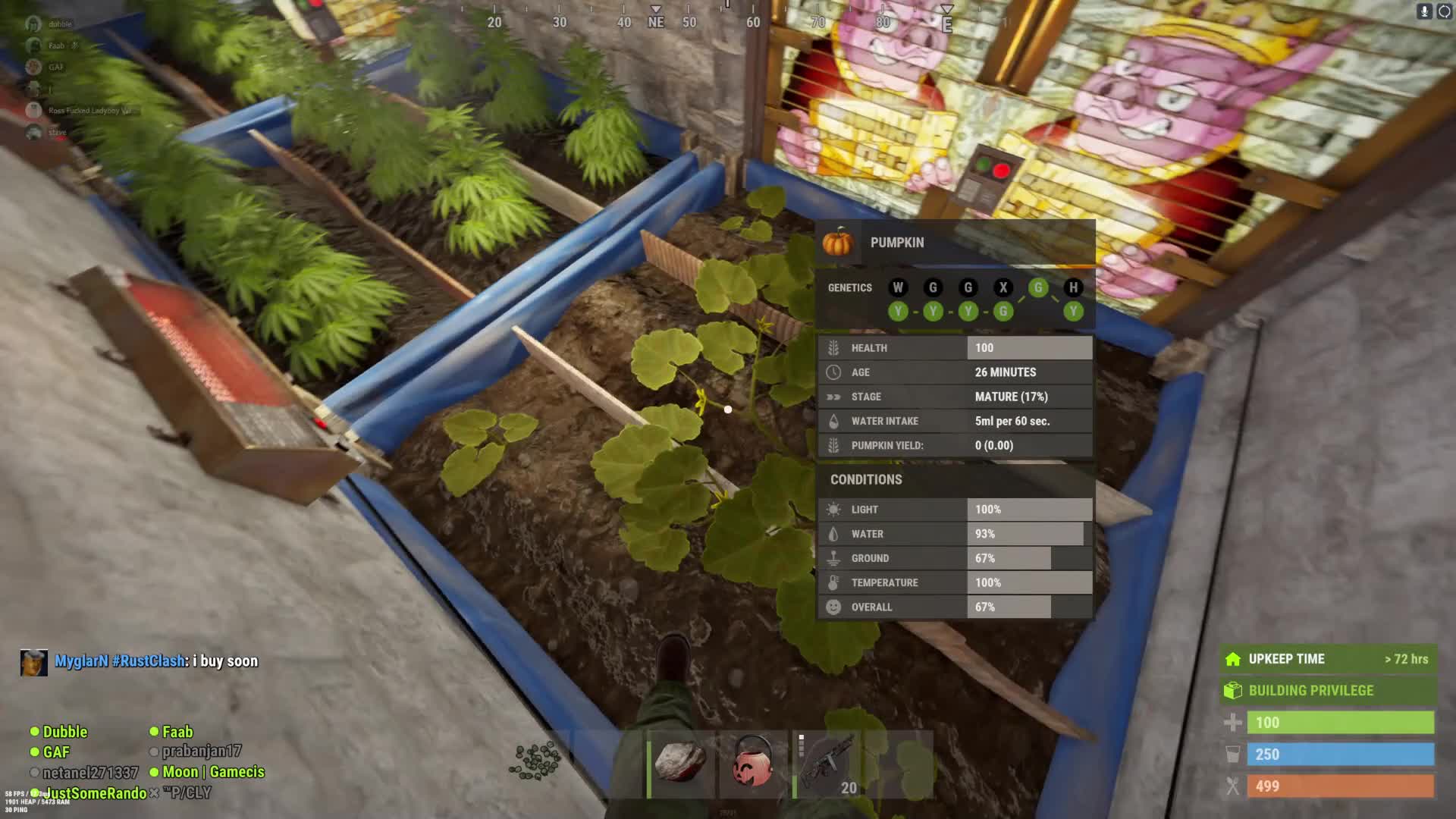1456x819 pixels.
Task: Select the rock hotbar slot
Action: point(680,762)
